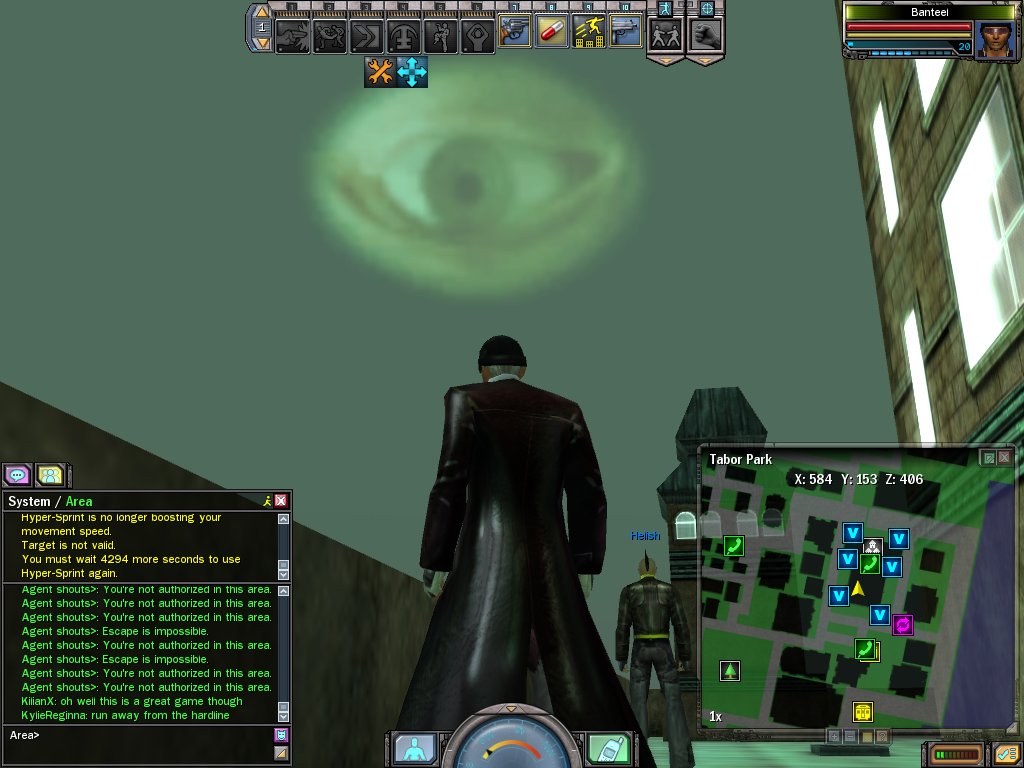Viewport: 1024px width, 768px height.
Task: Activate the Hyper-Sprint rooftop runner ability
Action: click(x=588, y=32)
